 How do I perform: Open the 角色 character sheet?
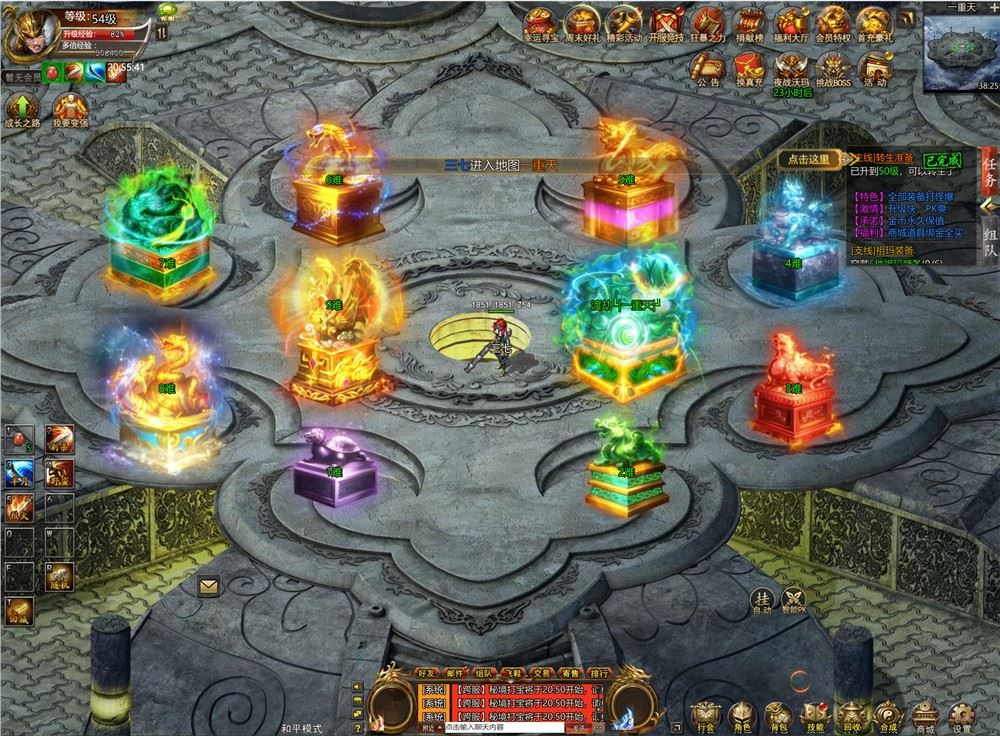[x=741, y=713]
